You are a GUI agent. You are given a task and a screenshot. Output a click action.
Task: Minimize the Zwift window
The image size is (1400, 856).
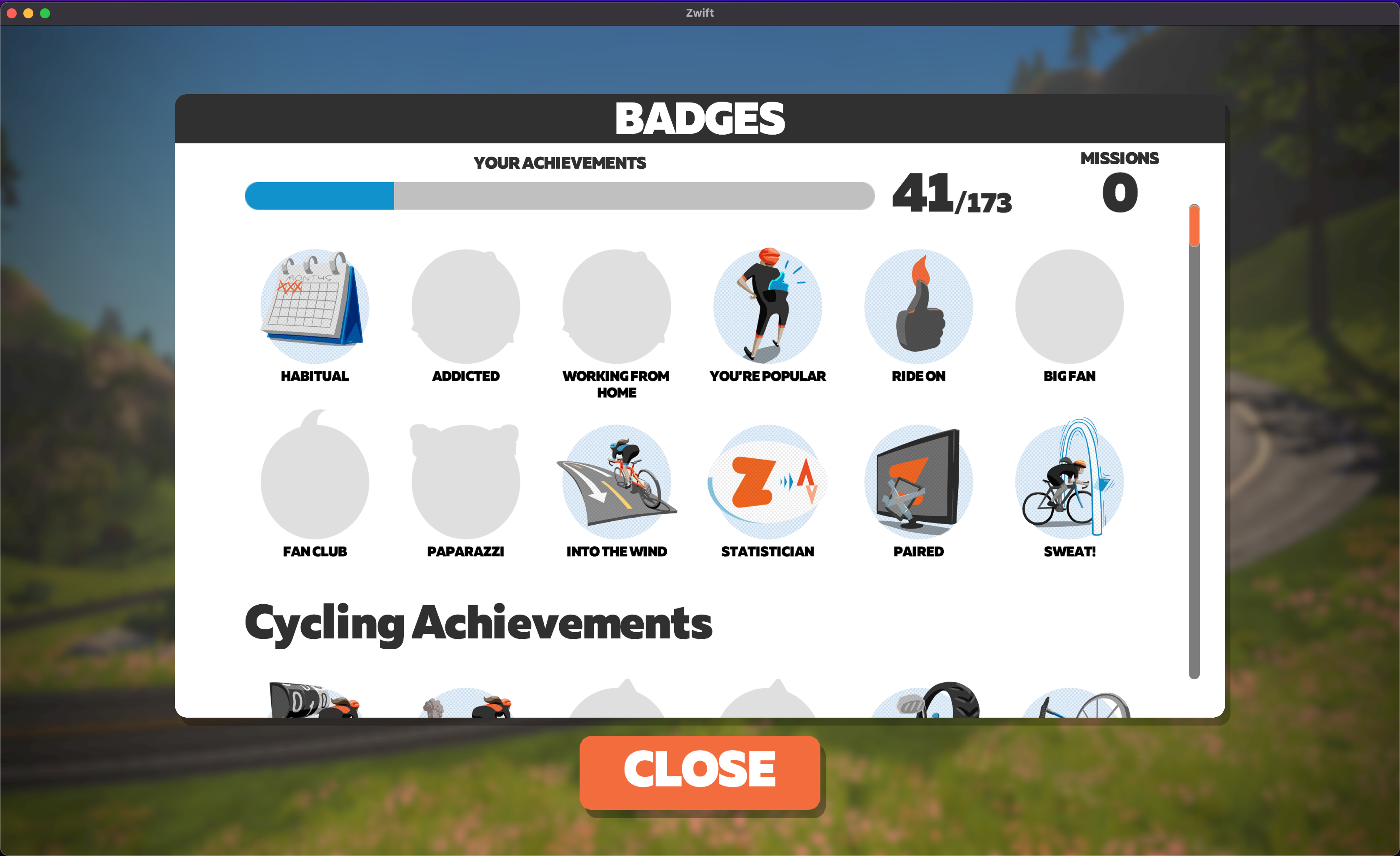28,13
